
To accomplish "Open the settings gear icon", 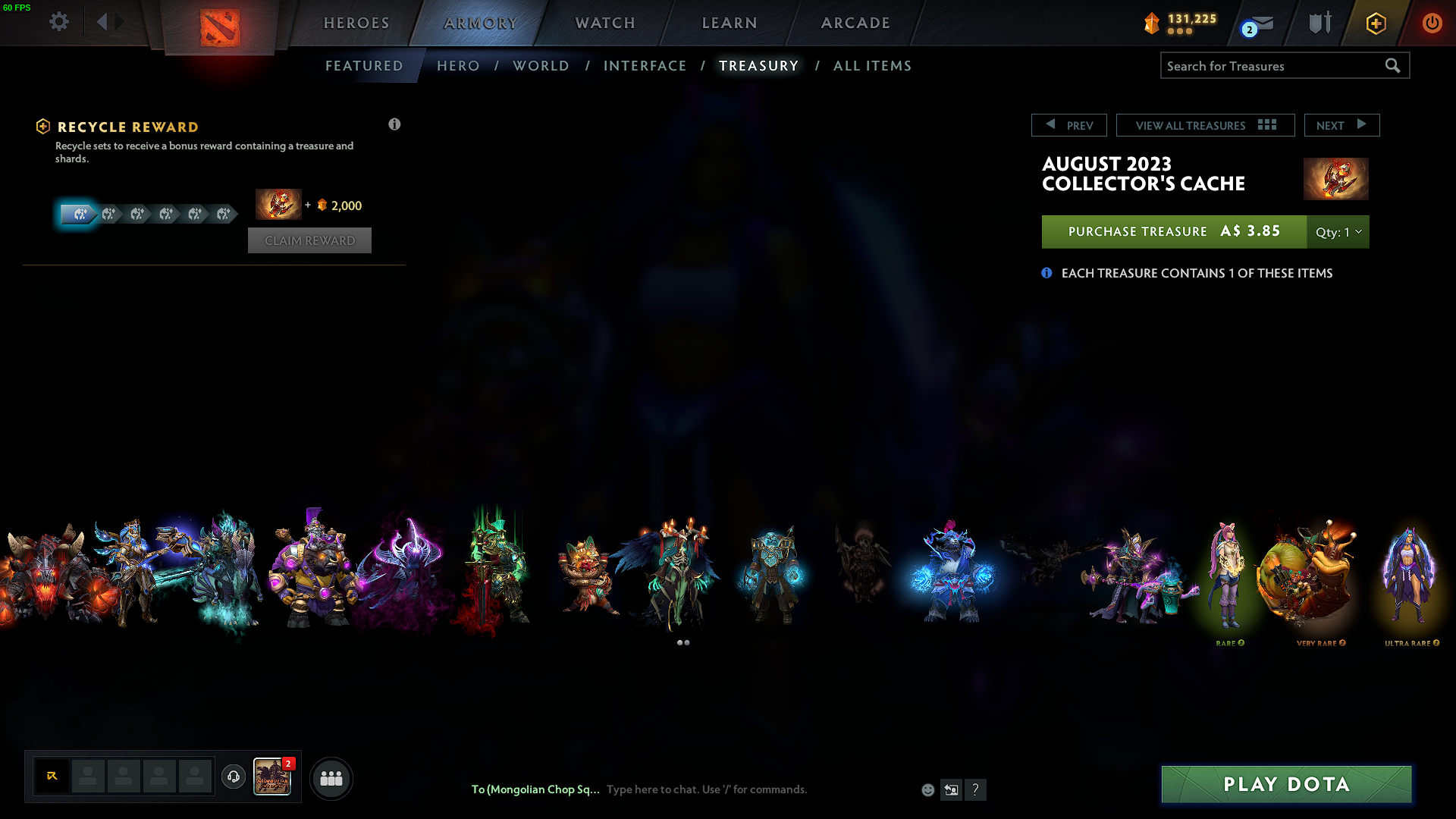I will pyautogui.click(x=58, y=22).
